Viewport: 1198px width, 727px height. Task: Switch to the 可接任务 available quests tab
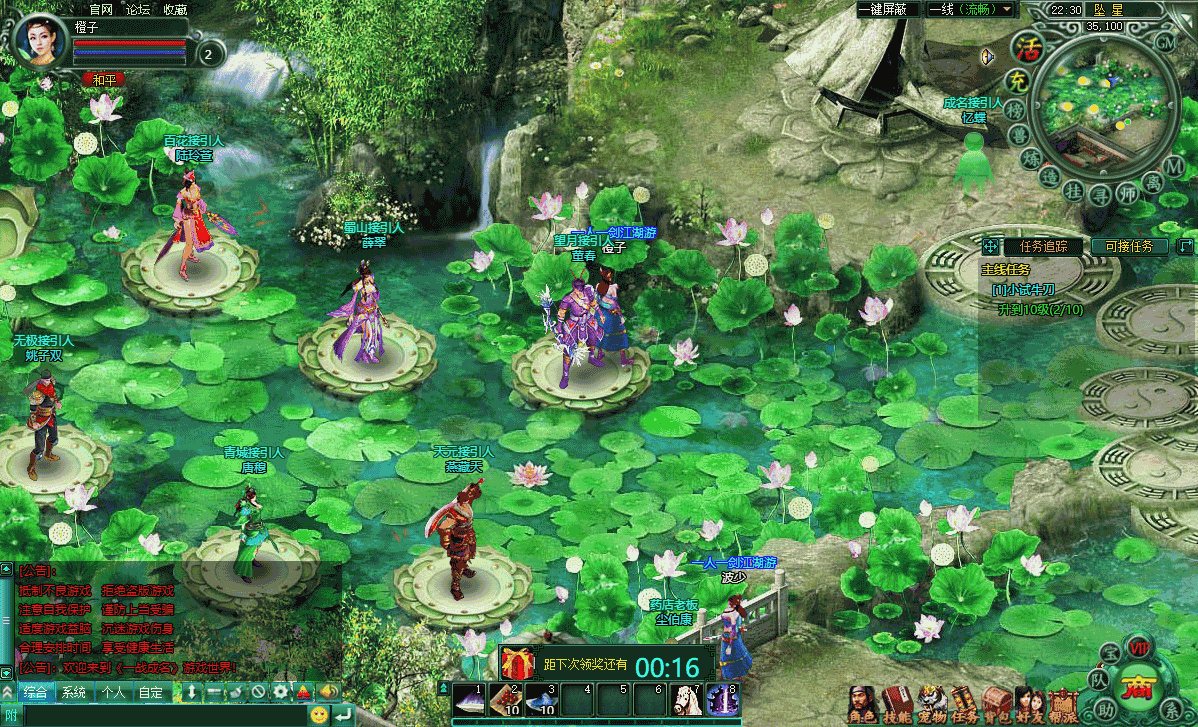coord(1129,246)
